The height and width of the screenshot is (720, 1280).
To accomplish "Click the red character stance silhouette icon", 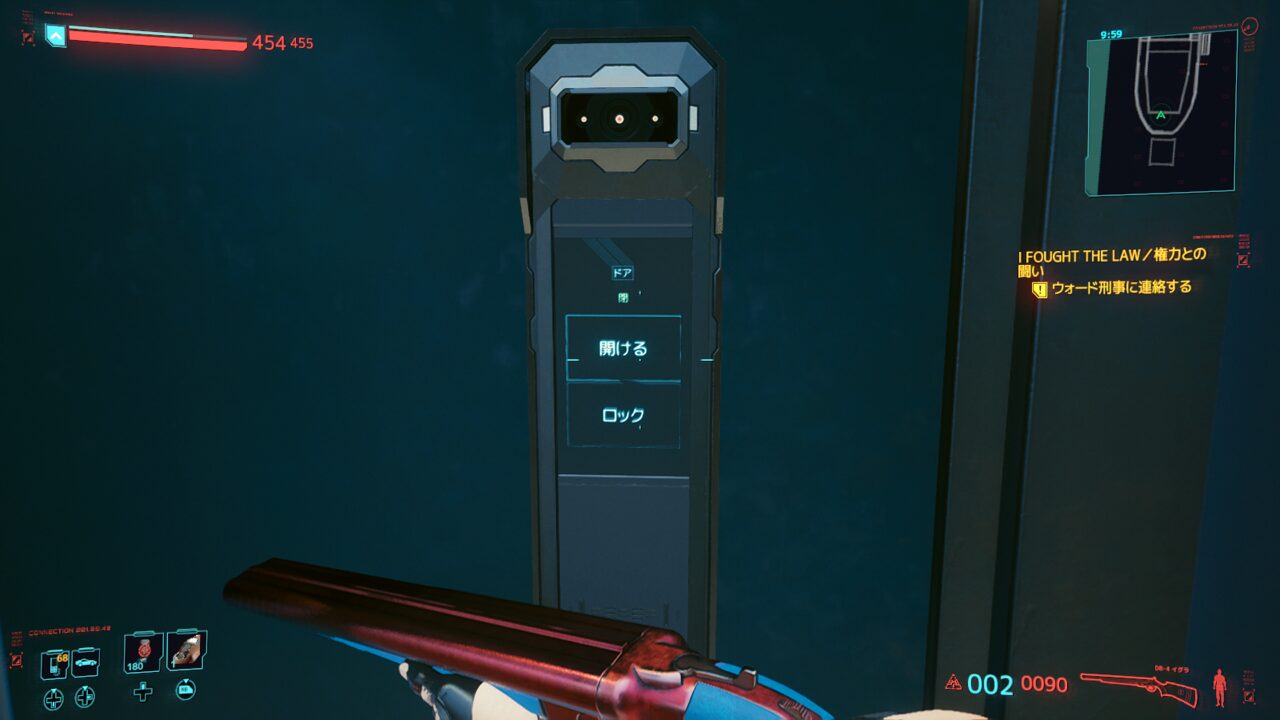I will point(1219,687).
